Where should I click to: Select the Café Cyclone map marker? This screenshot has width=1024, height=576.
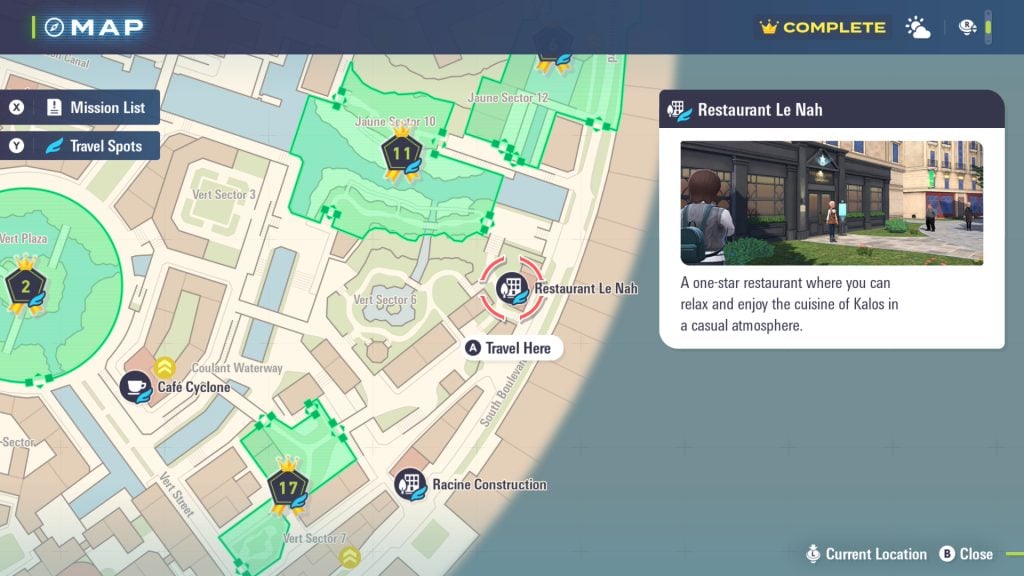tap(136, 387)
